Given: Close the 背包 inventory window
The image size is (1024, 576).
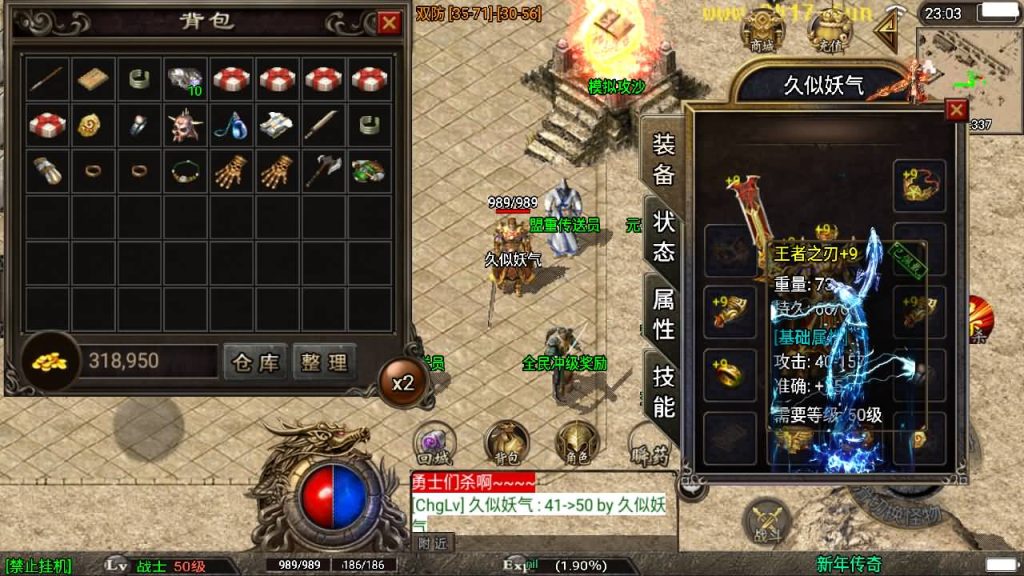Looking at the screenshot, I should pos(389,22).
